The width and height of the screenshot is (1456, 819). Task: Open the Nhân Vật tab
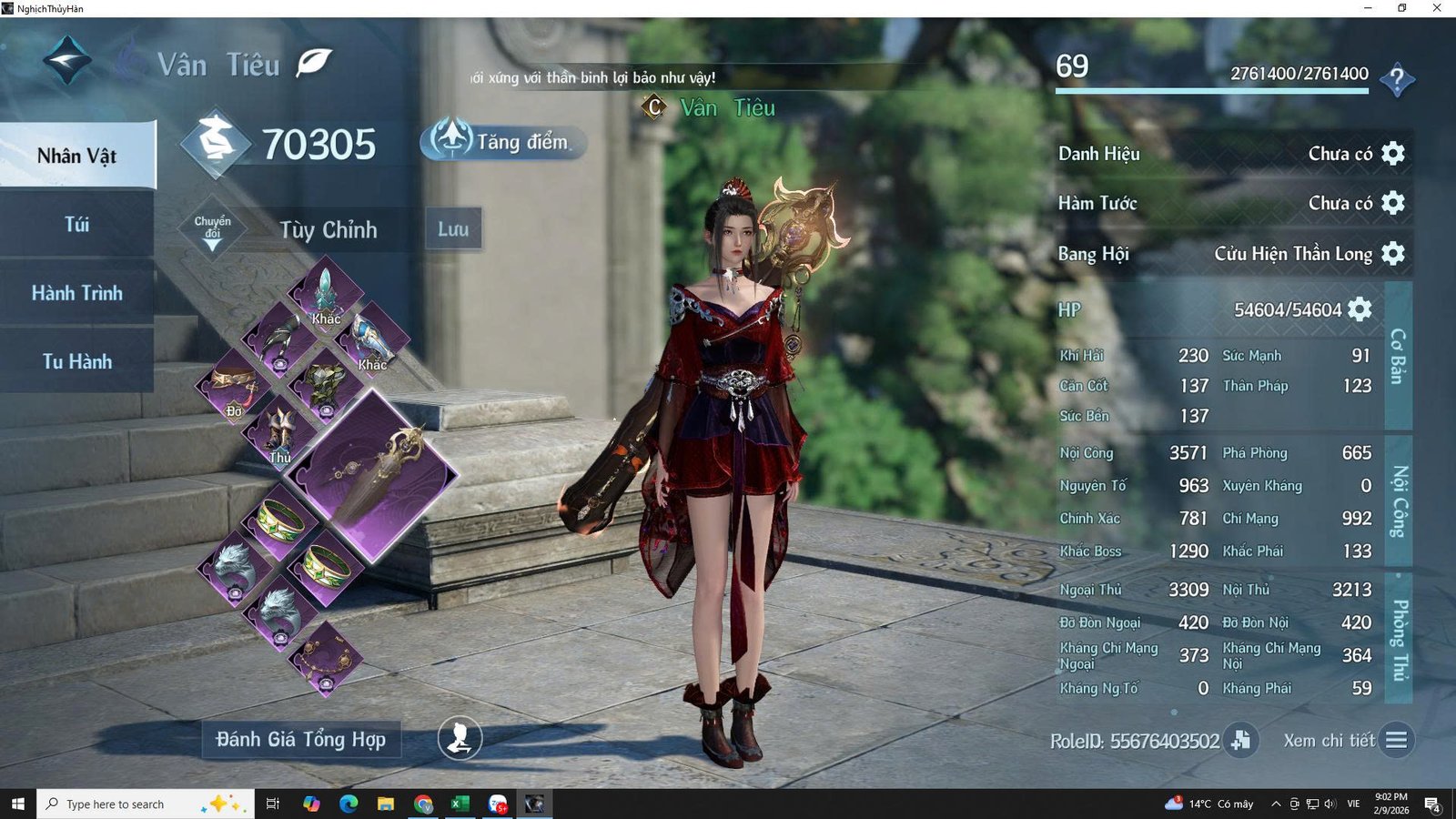tap(77, 156)
